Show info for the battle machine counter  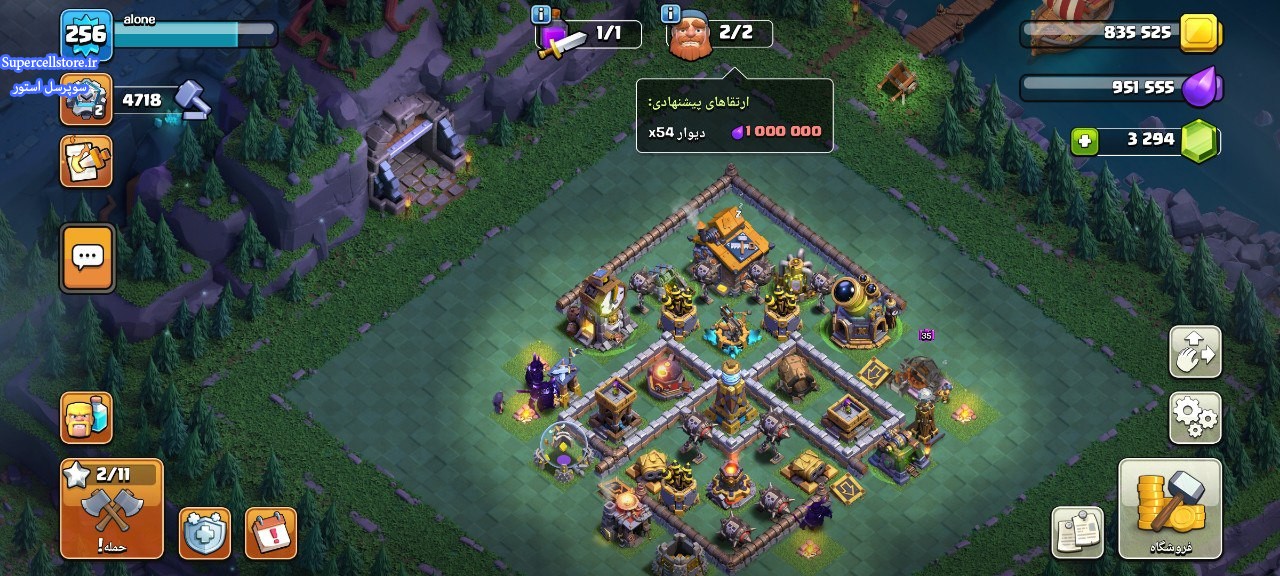(x=541, y=14)
